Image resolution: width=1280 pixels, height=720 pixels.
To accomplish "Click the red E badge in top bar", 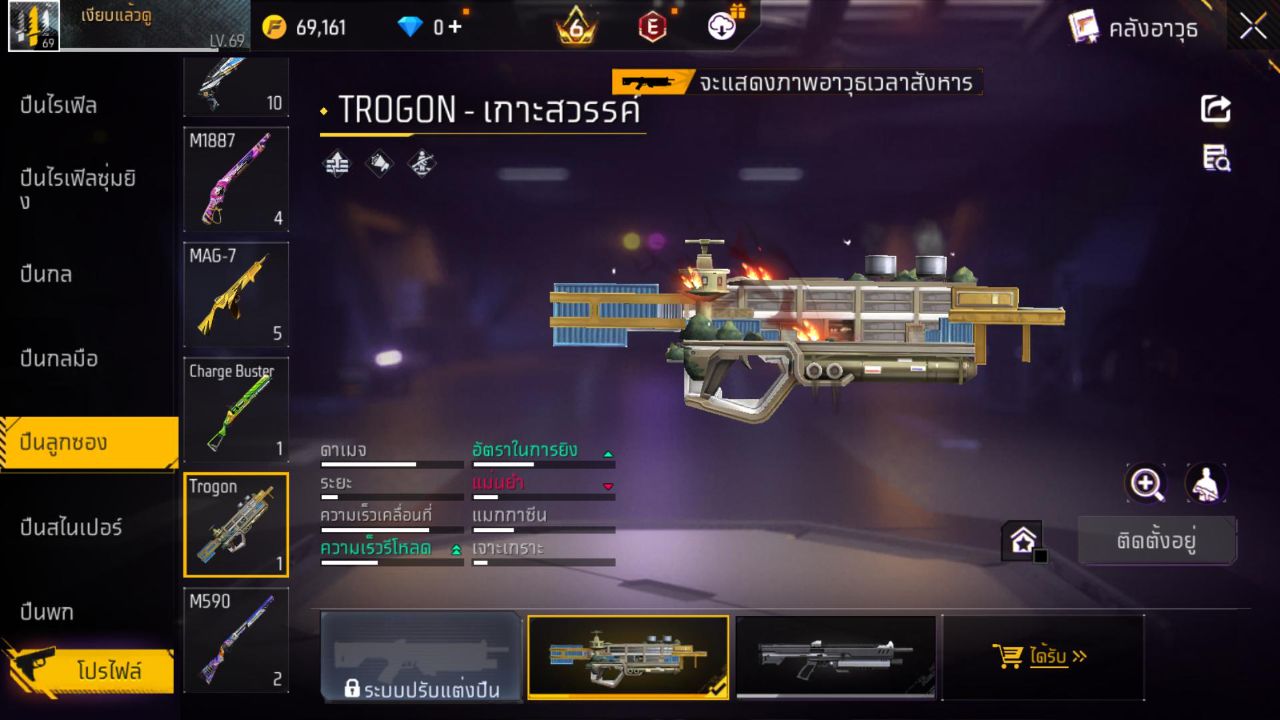I will coord(652,27).
